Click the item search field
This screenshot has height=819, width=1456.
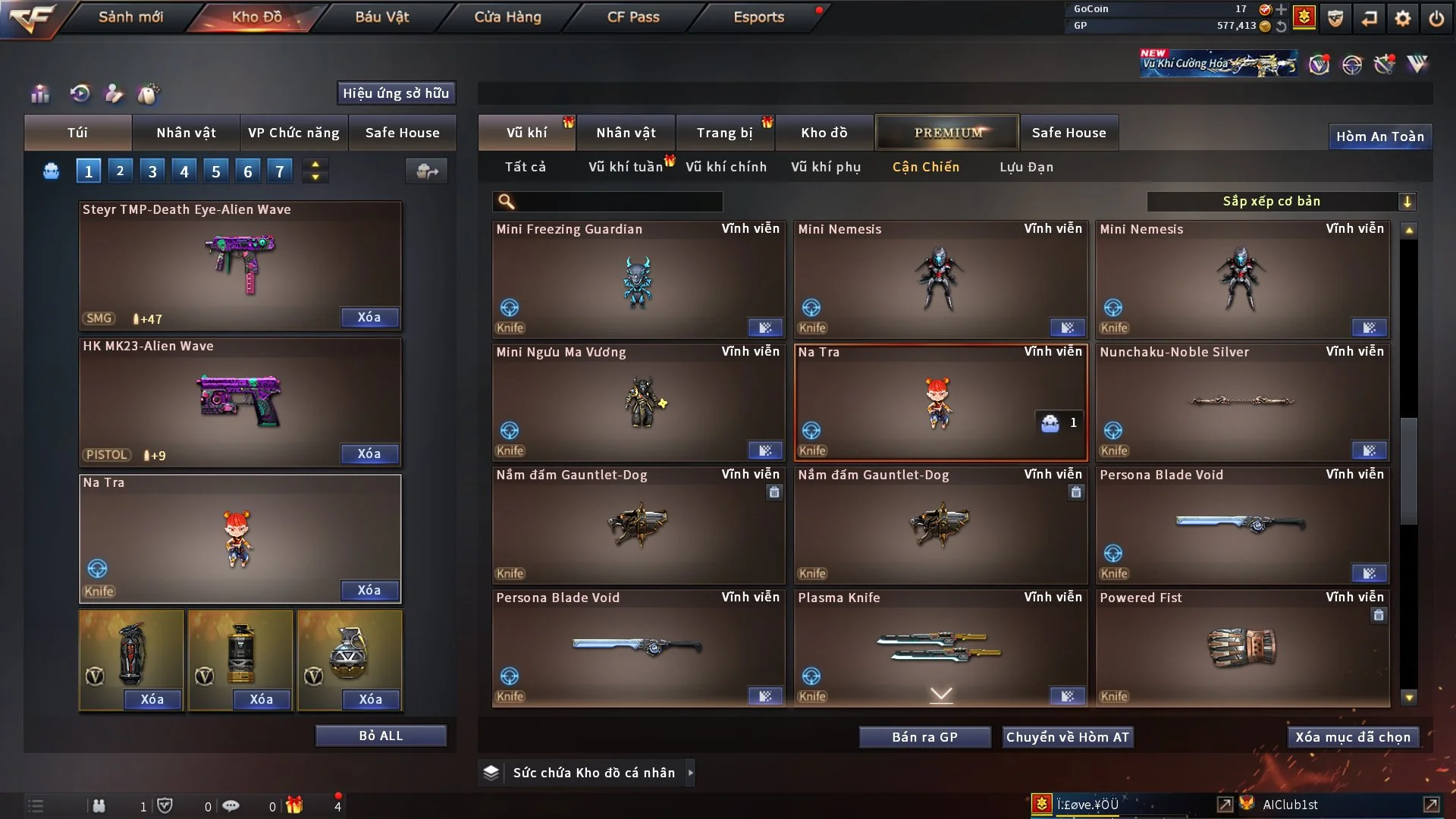618,201
